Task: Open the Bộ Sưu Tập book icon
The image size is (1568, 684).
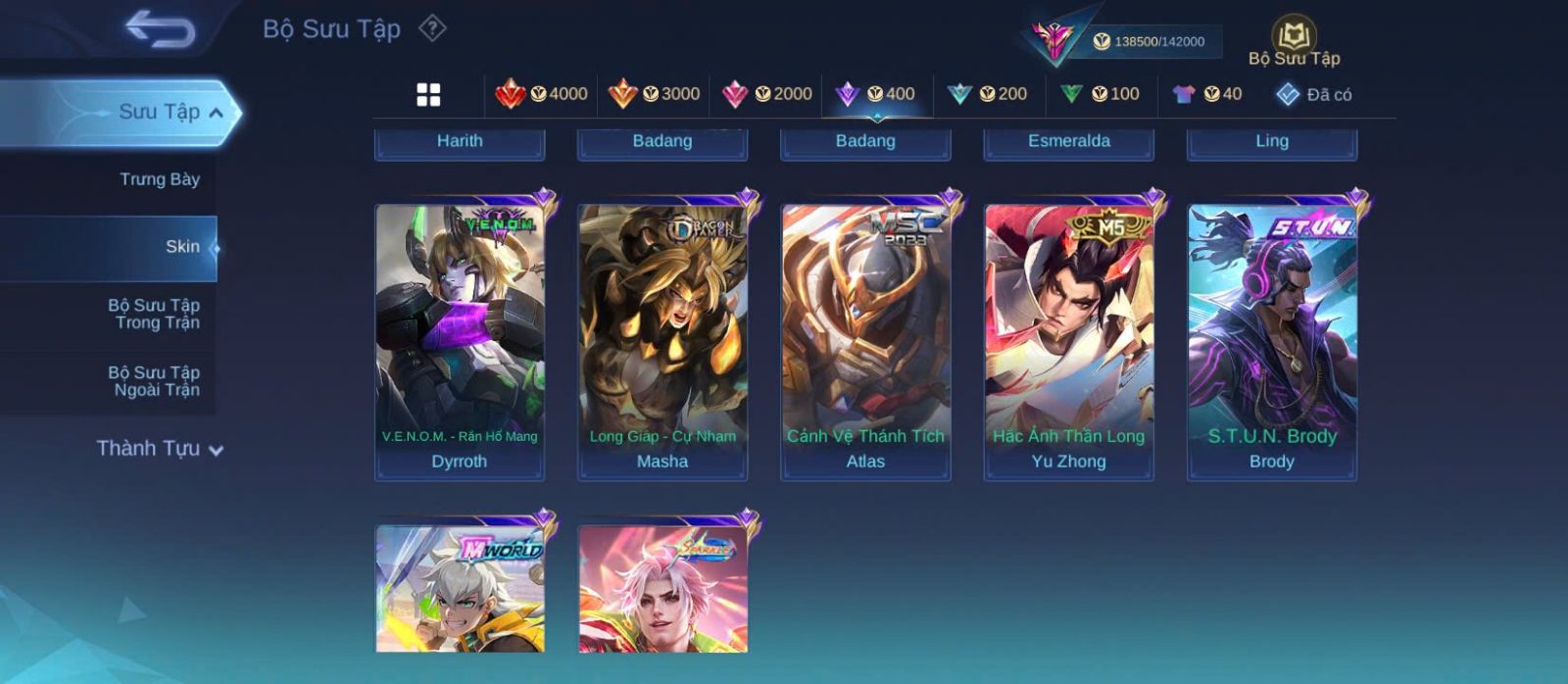Action: point(1294,41)
